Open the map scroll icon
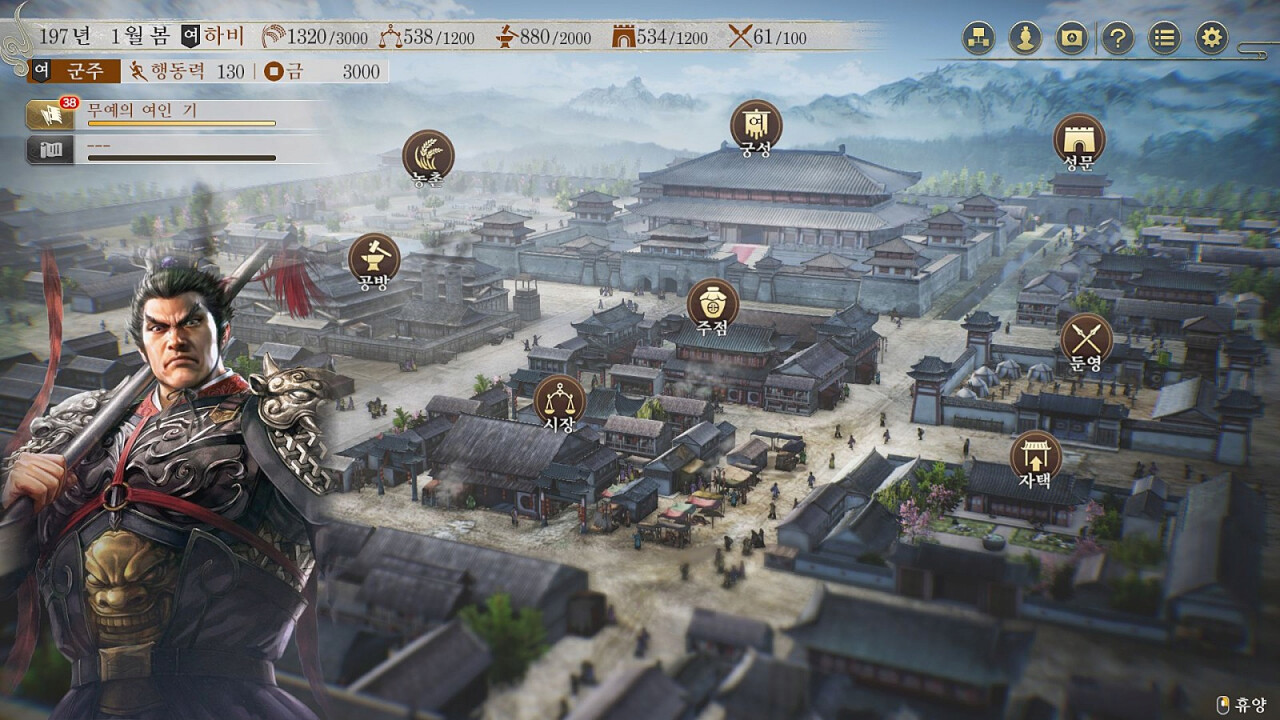This screenshot has width=1280, height=720. click(1072, 39)
